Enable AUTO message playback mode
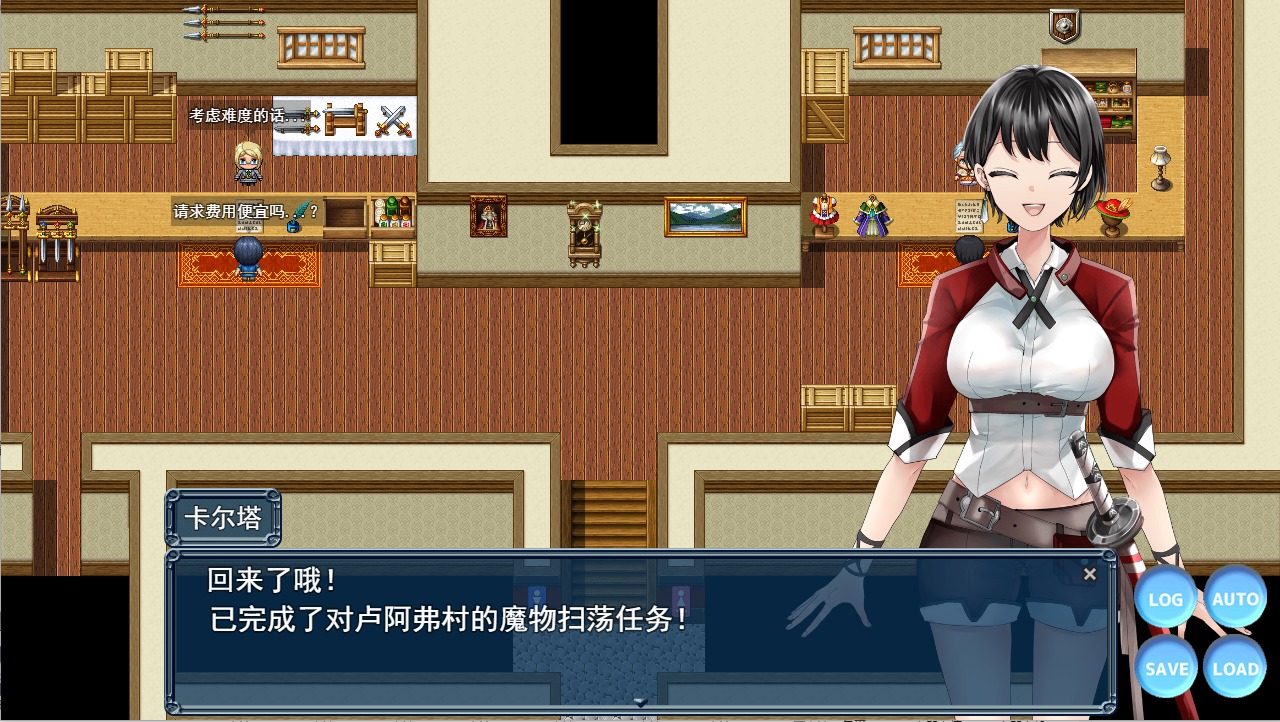Image resolution: width=1280 pixels, height=722 pixels. point(1236,598)
